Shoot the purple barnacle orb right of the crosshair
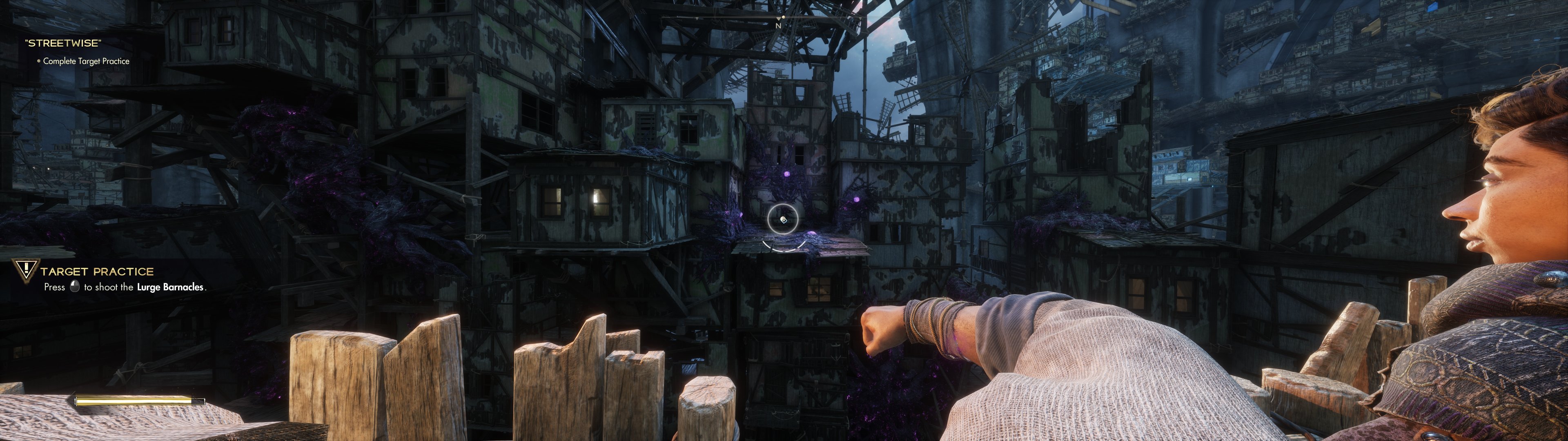 (812, 233)
